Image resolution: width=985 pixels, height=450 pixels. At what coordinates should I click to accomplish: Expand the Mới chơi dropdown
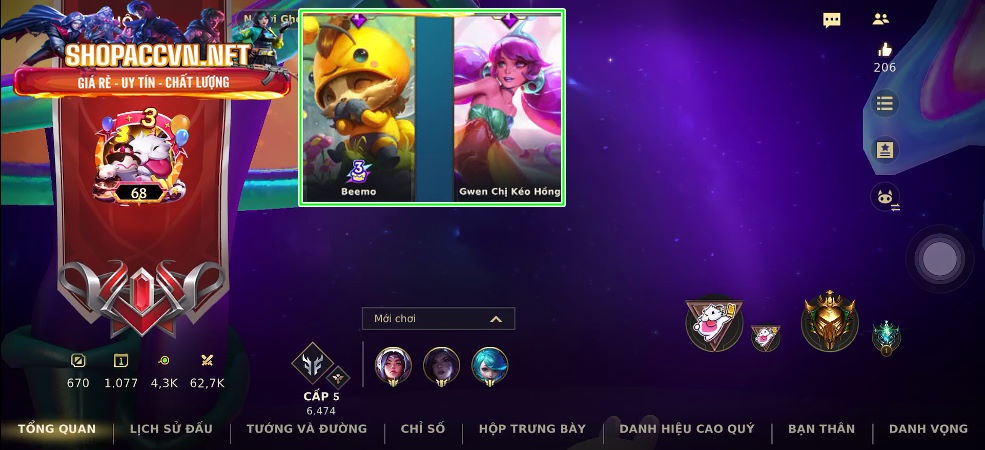438,319
